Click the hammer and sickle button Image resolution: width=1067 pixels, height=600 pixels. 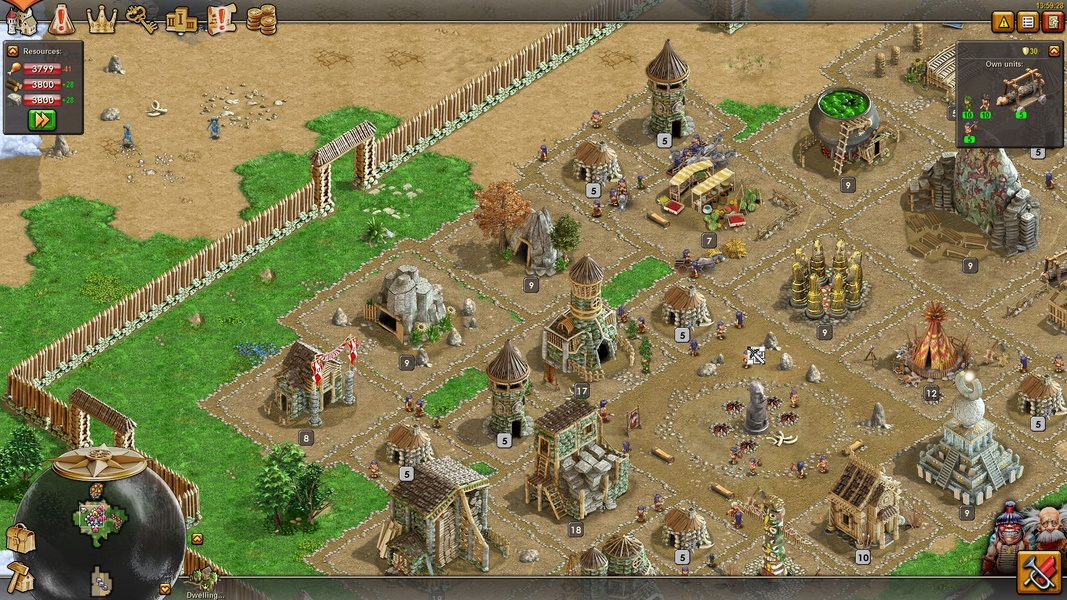(1040, 573)
